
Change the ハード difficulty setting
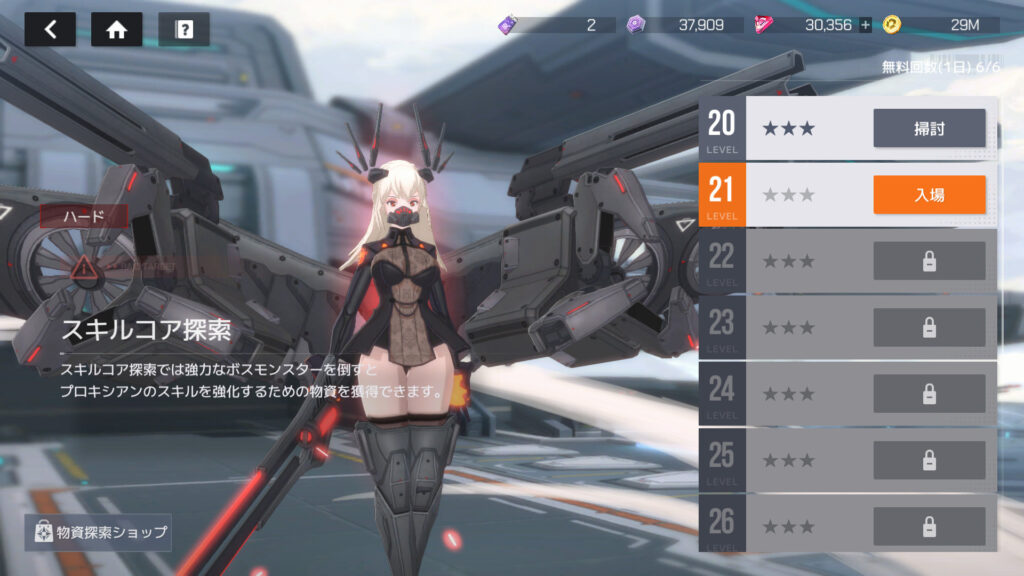tap(83, 216)
